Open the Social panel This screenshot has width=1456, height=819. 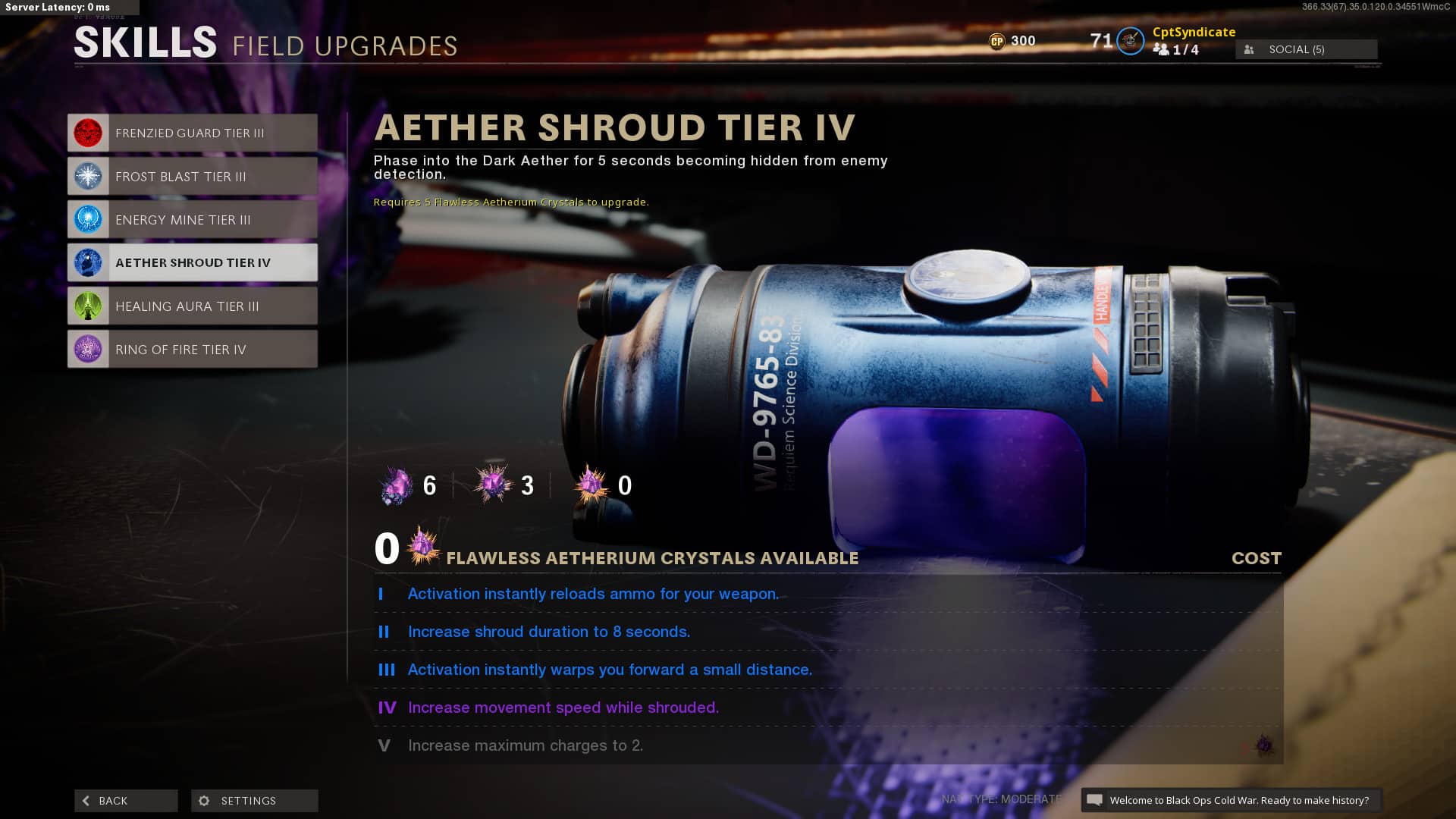pyautogui.click(x=1306, y=49)
